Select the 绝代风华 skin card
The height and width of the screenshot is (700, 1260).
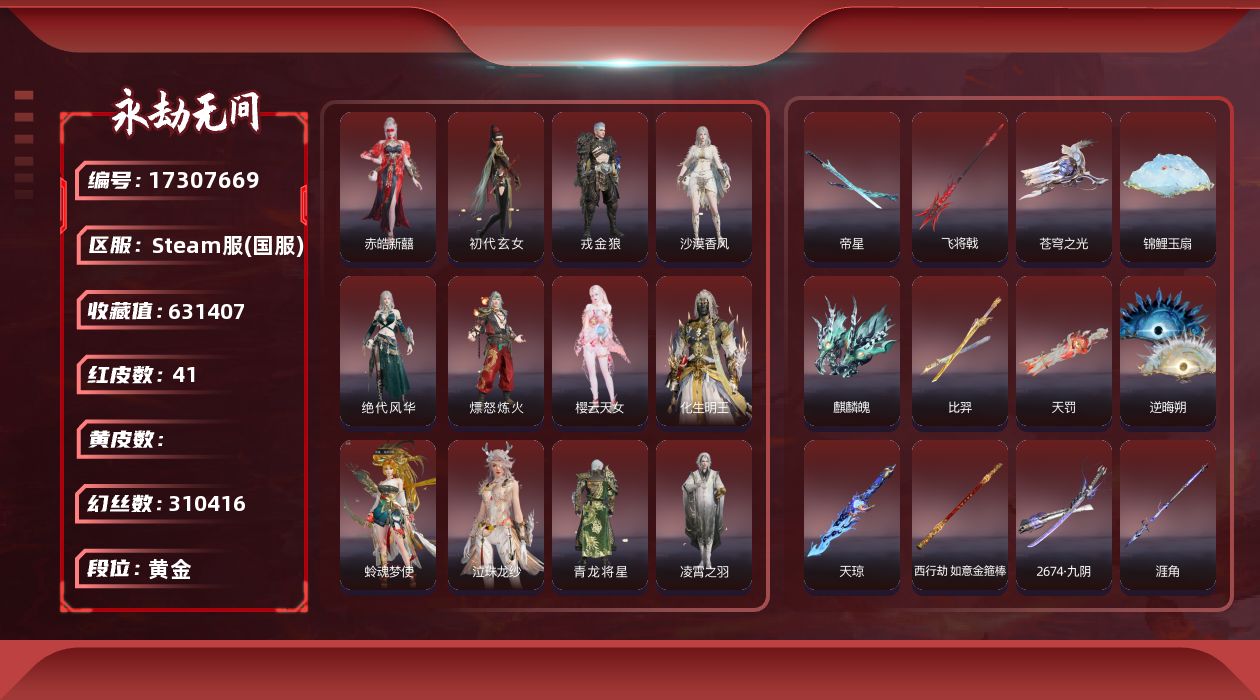[x=388, y=351]
